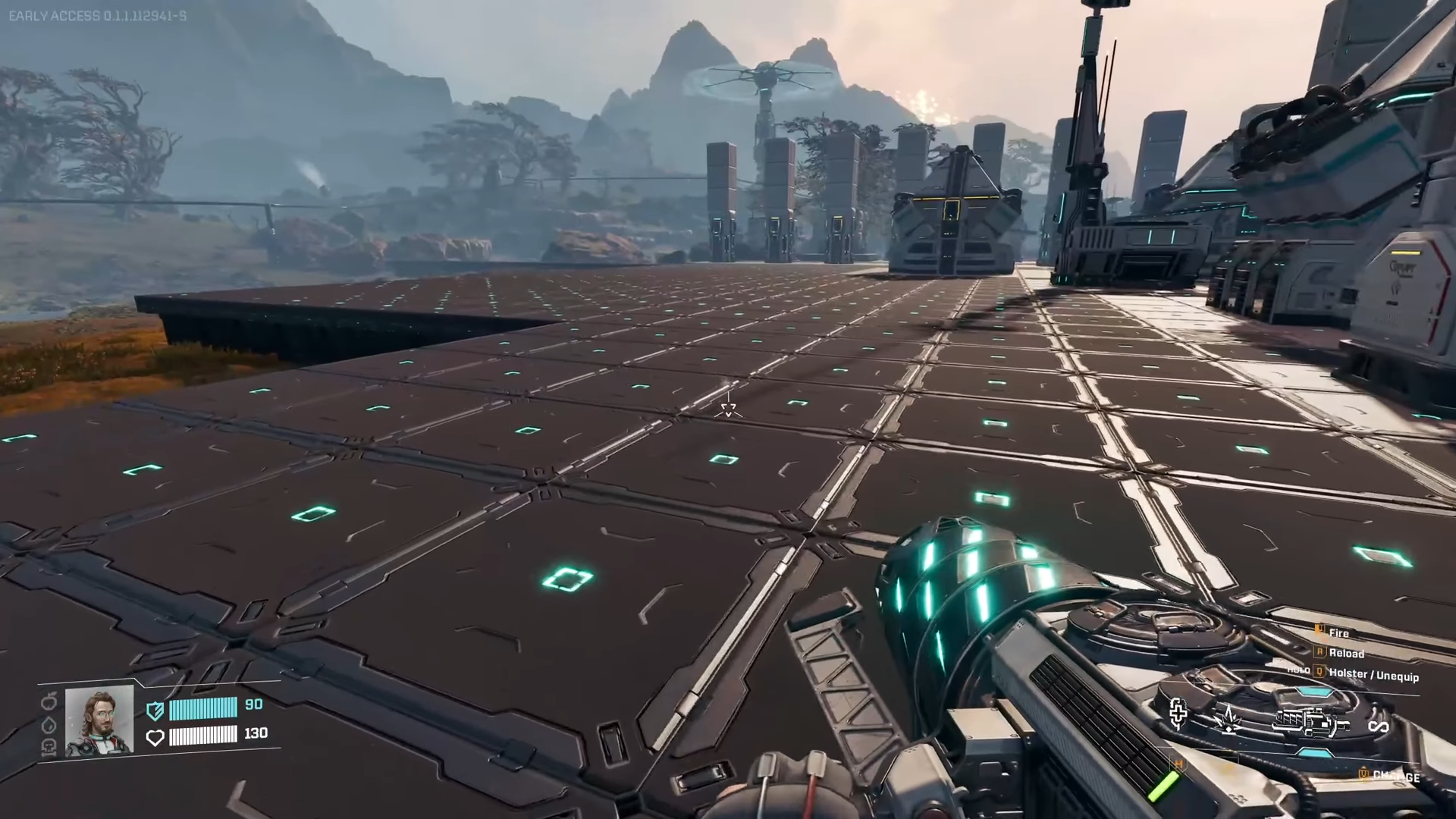
Task: Click the apple hunger status icon
Action: [49, 703]
